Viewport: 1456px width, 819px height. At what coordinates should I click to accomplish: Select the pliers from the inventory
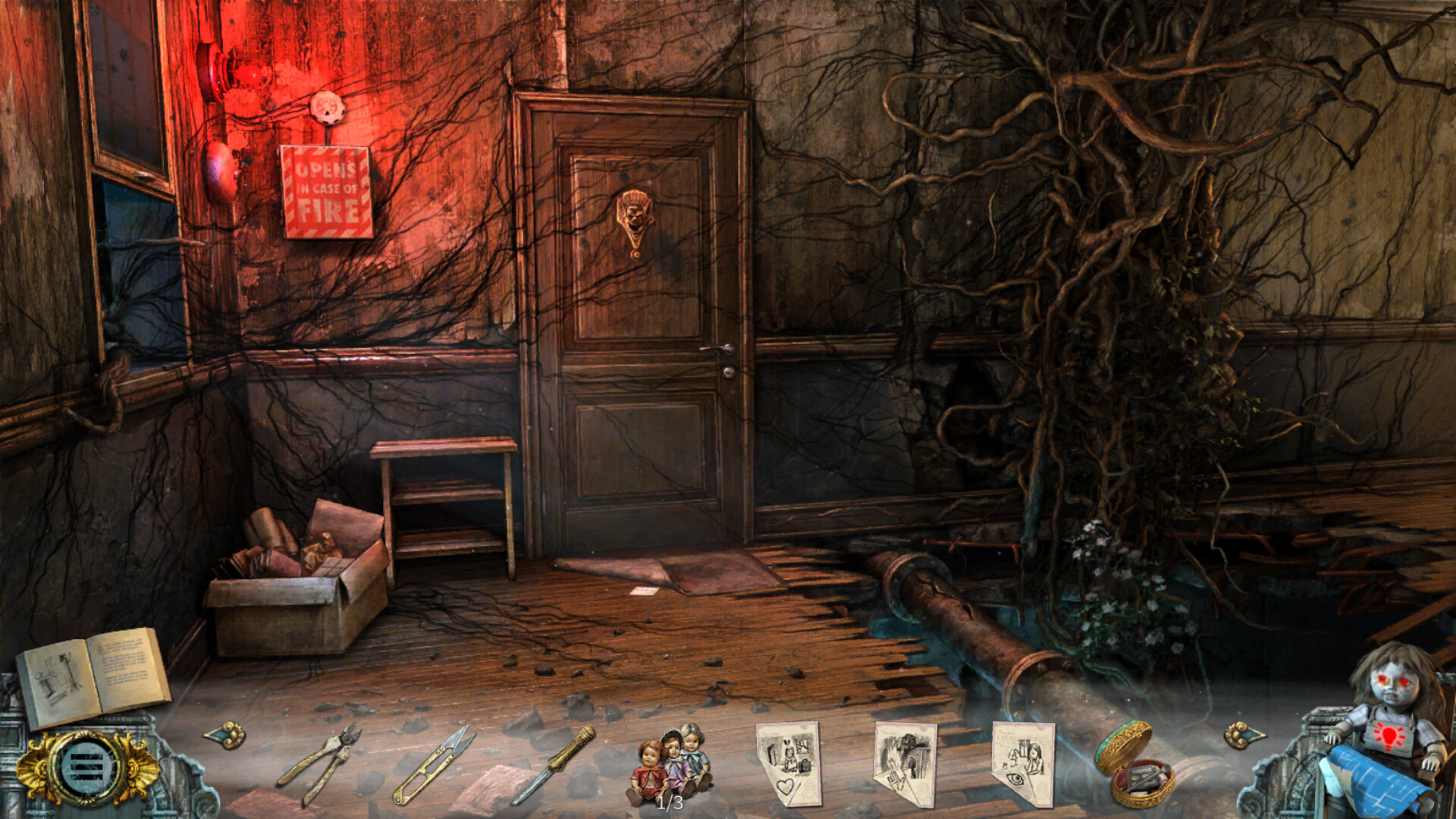(x=319, y=764)
